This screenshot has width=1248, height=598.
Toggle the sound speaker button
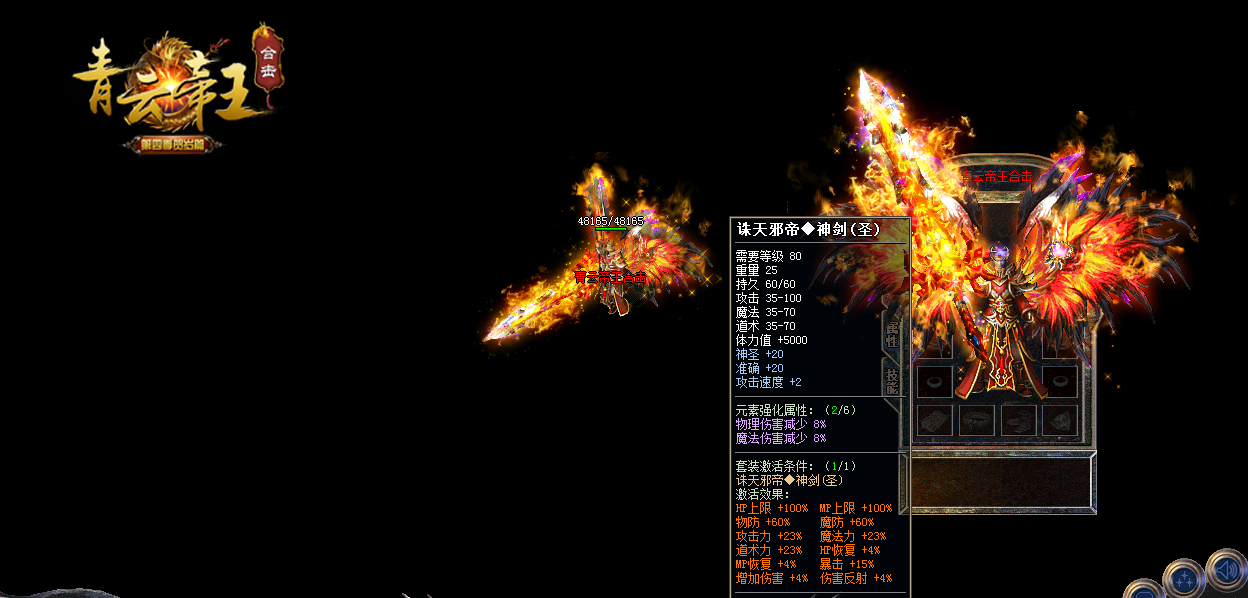tap(1226, 570)
